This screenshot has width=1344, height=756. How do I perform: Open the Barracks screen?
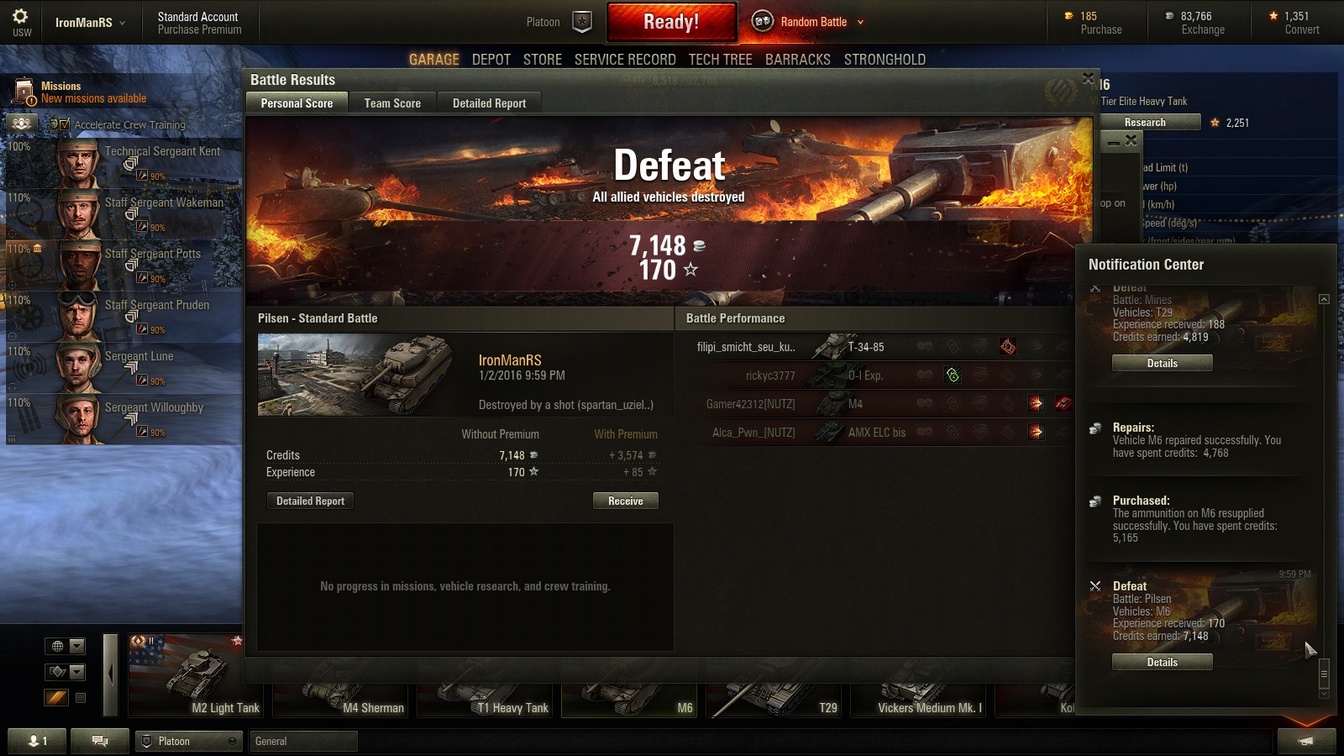[x=797, y=59]
